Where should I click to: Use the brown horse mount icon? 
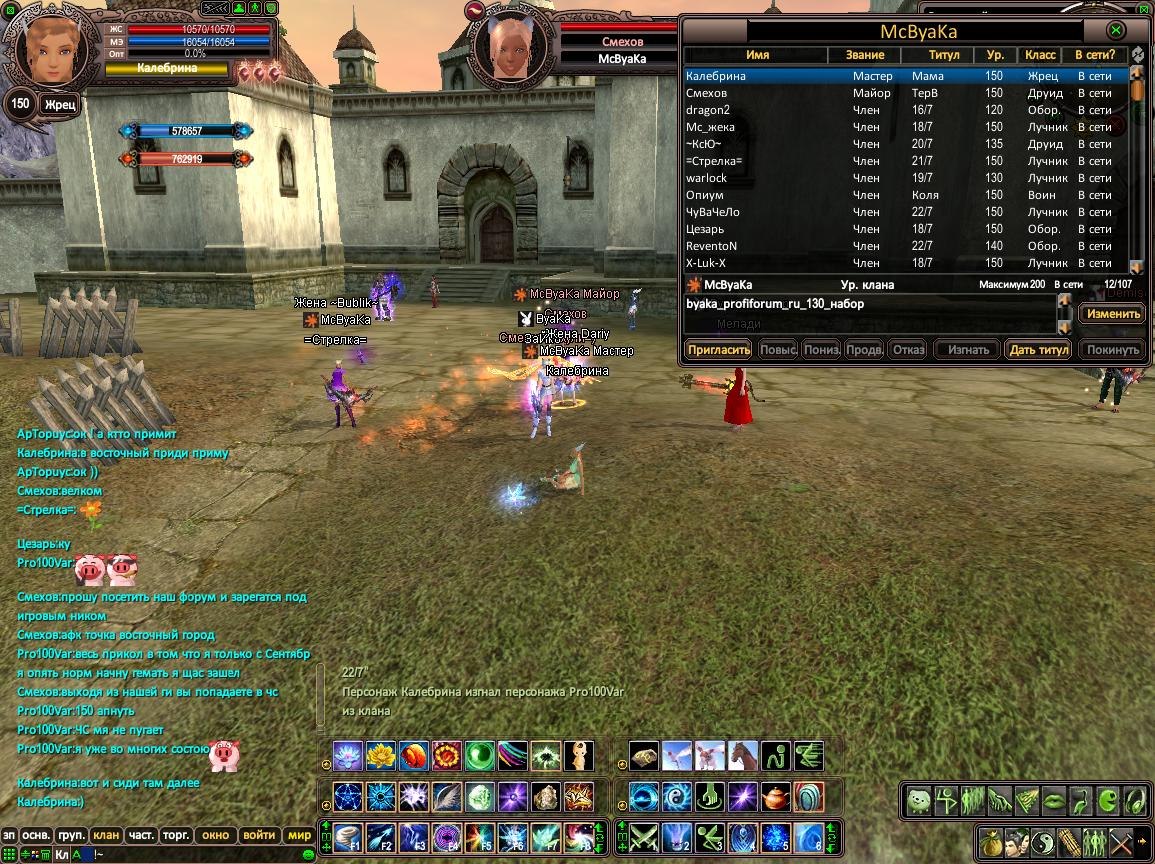pyautogui.click(x=743, y=755)
